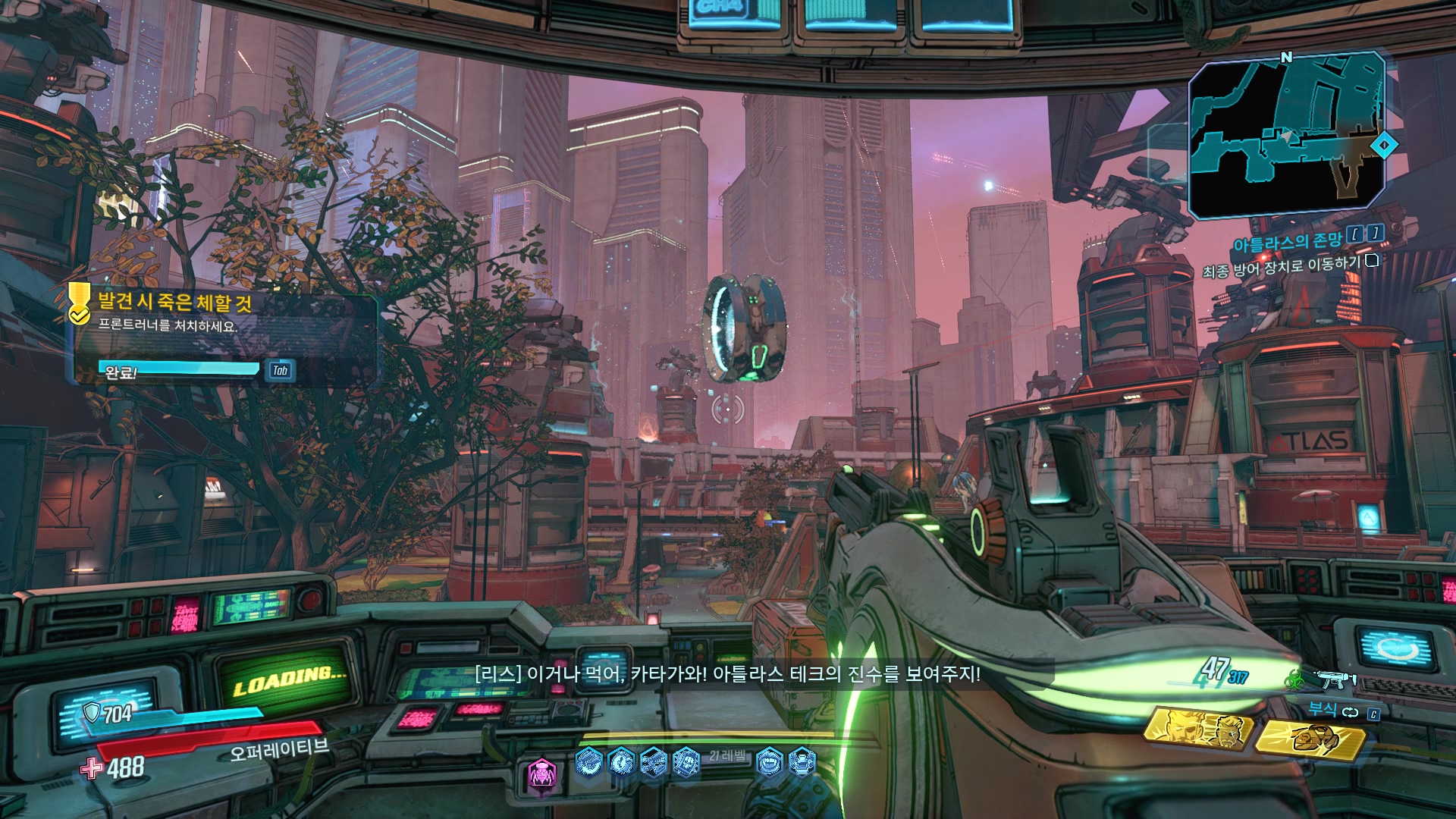Select the green corrosive element icon
1456x819 pixels.
coord(1294,678)
